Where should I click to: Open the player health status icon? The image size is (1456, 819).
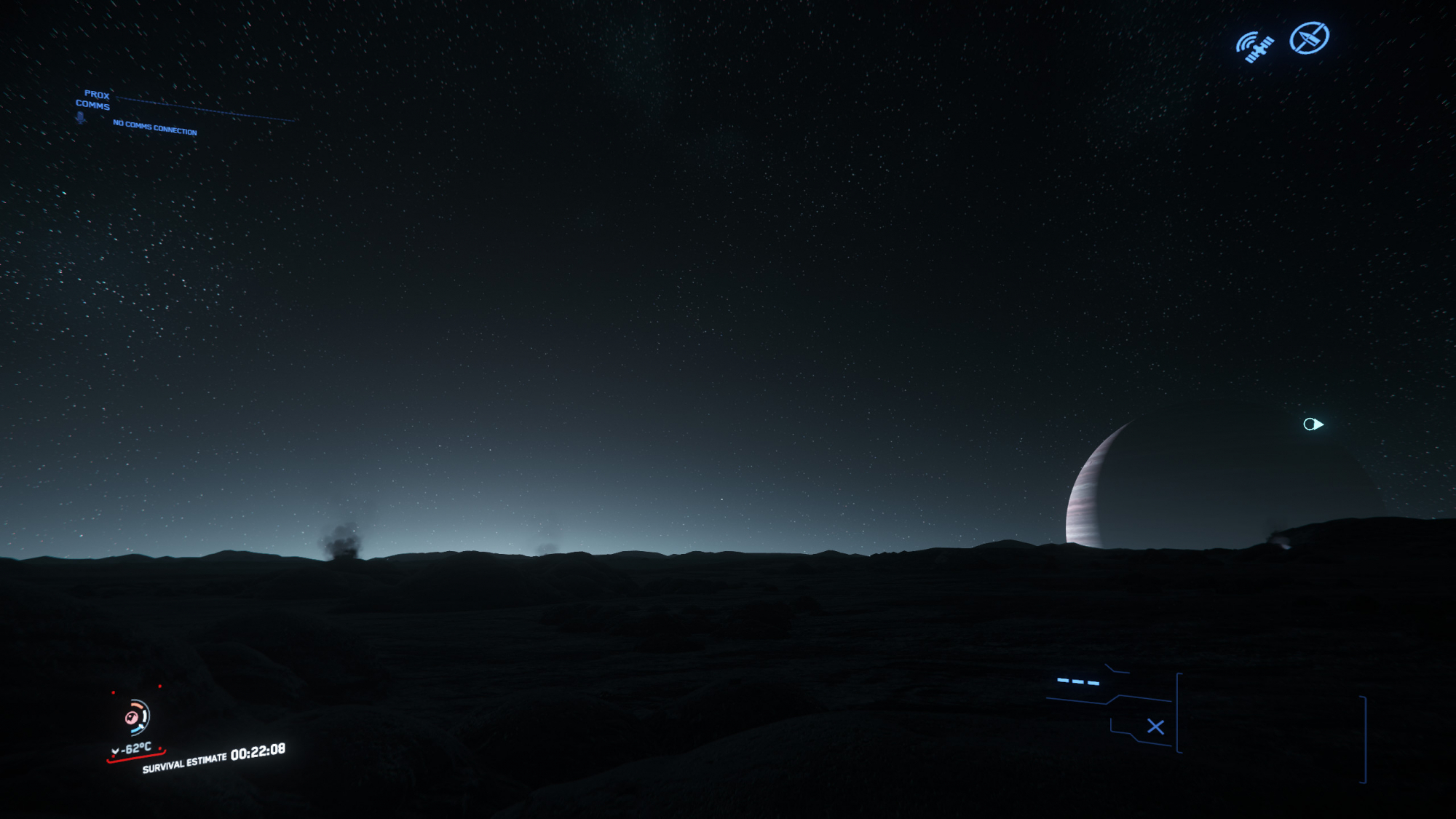(136, 717)
